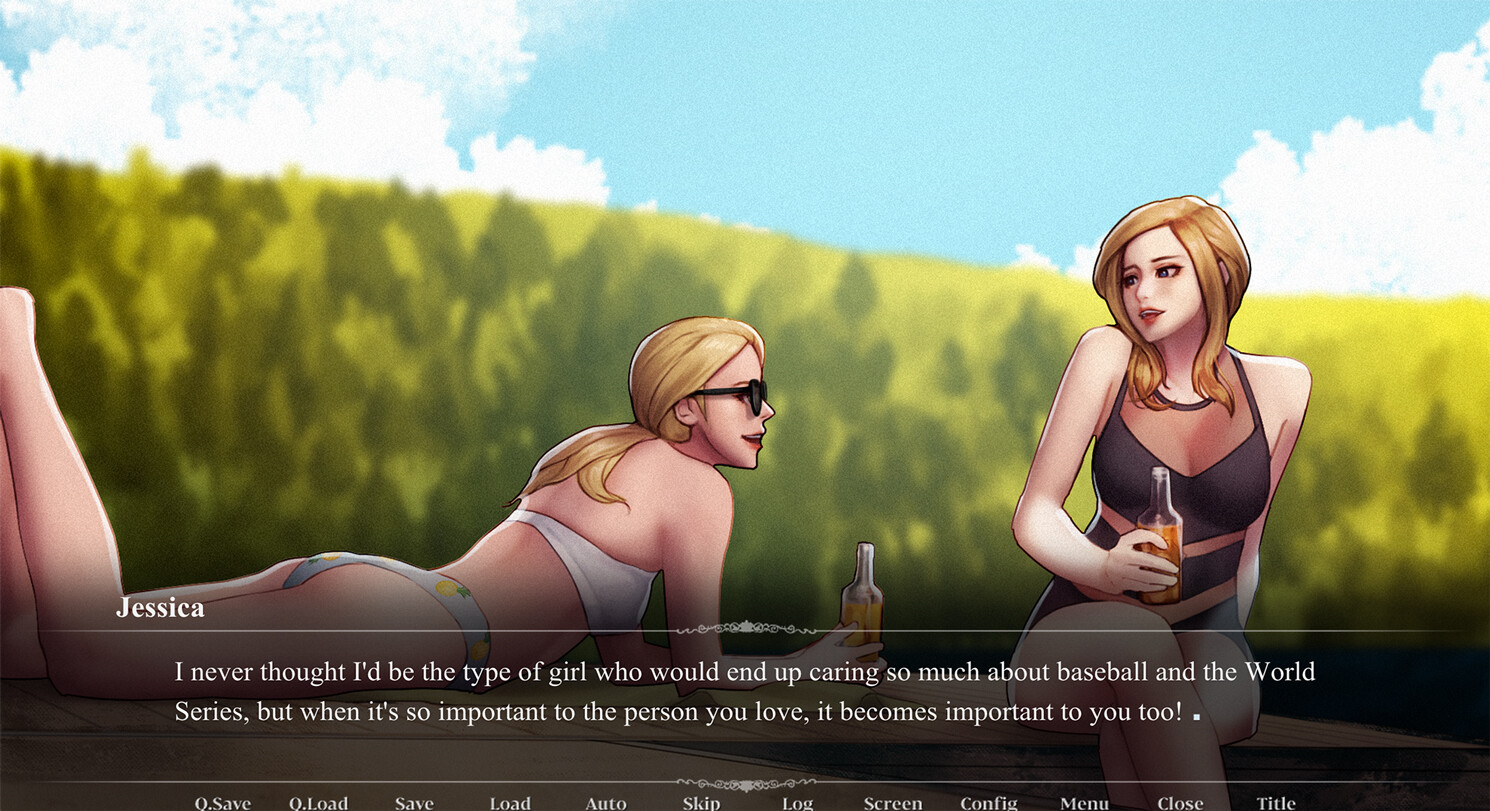Open the Save menu
This screenshot has height=811, width=1490.
point(414,802)
